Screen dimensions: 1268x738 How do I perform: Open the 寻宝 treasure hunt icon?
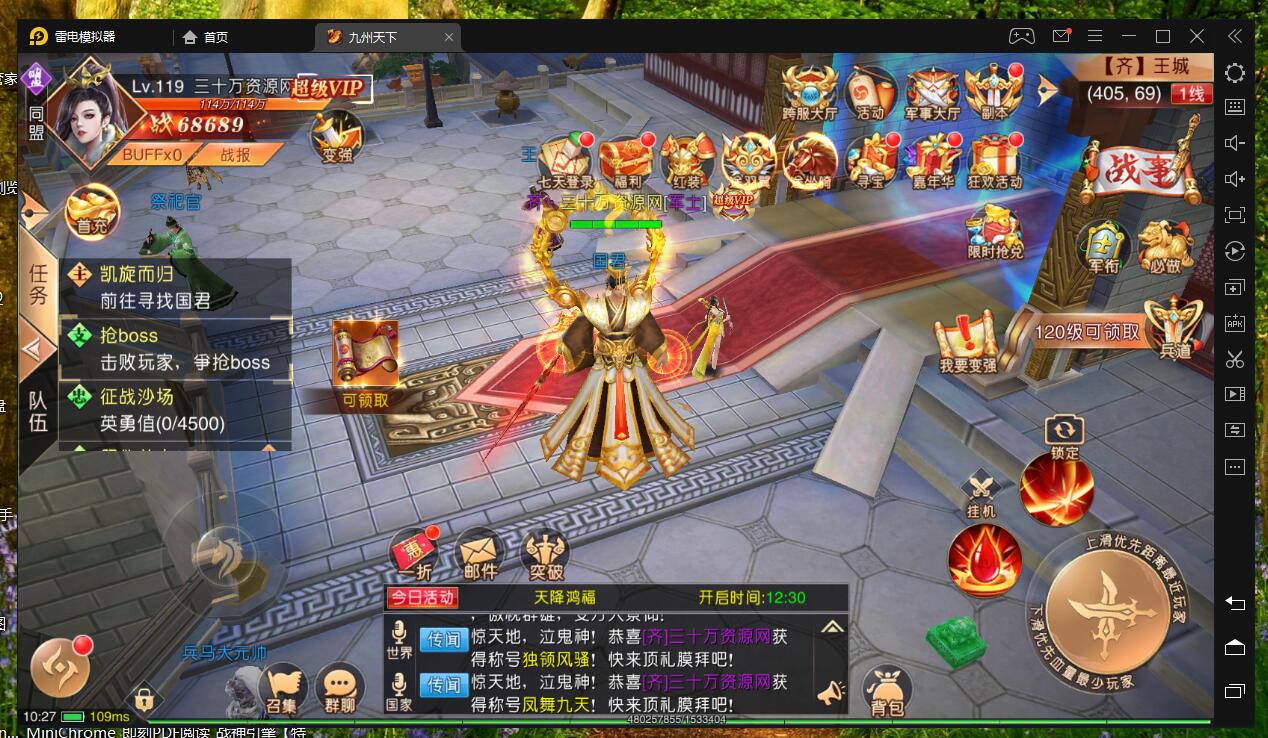(870, 162)
